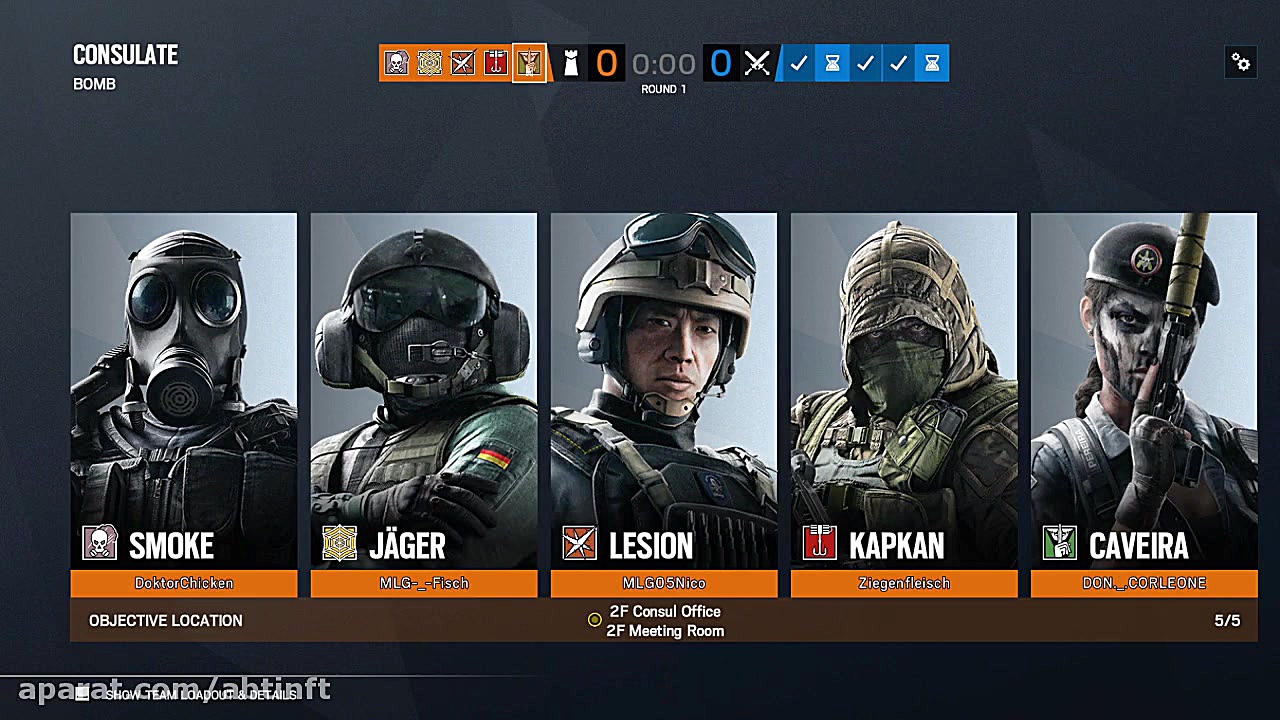Click player name DoktorChicken under Smoke
Image resolution: width=1280 pixels, height=720 pixels.
[x=184, y=583]
